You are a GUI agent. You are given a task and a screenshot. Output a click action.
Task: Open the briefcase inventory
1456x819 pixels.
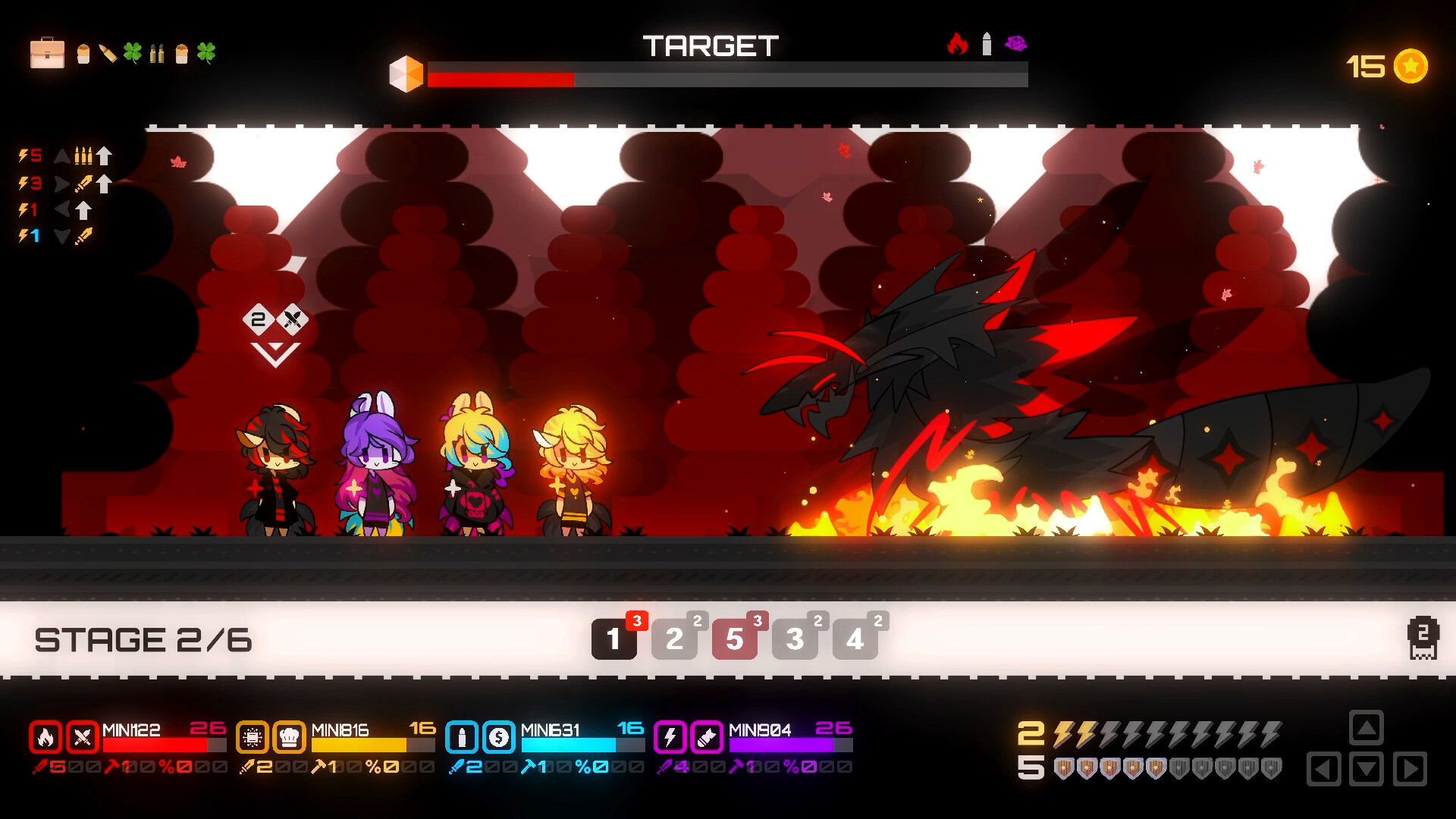[x=45, y=53]
